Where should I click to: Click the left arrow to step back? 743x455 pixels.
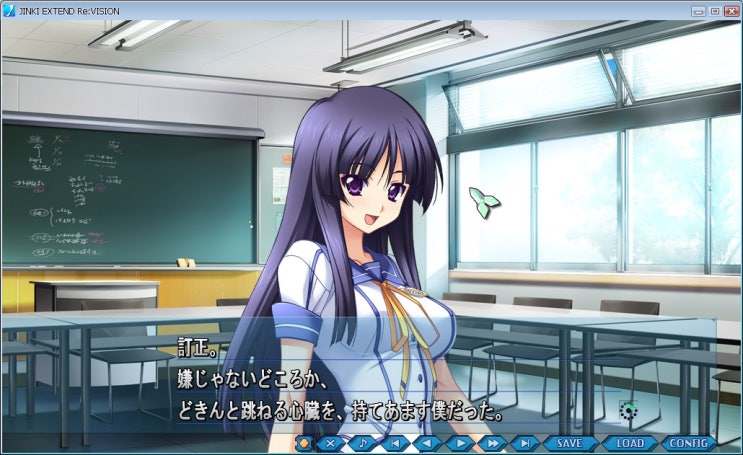pyautogui.click(x=428, y=443)
